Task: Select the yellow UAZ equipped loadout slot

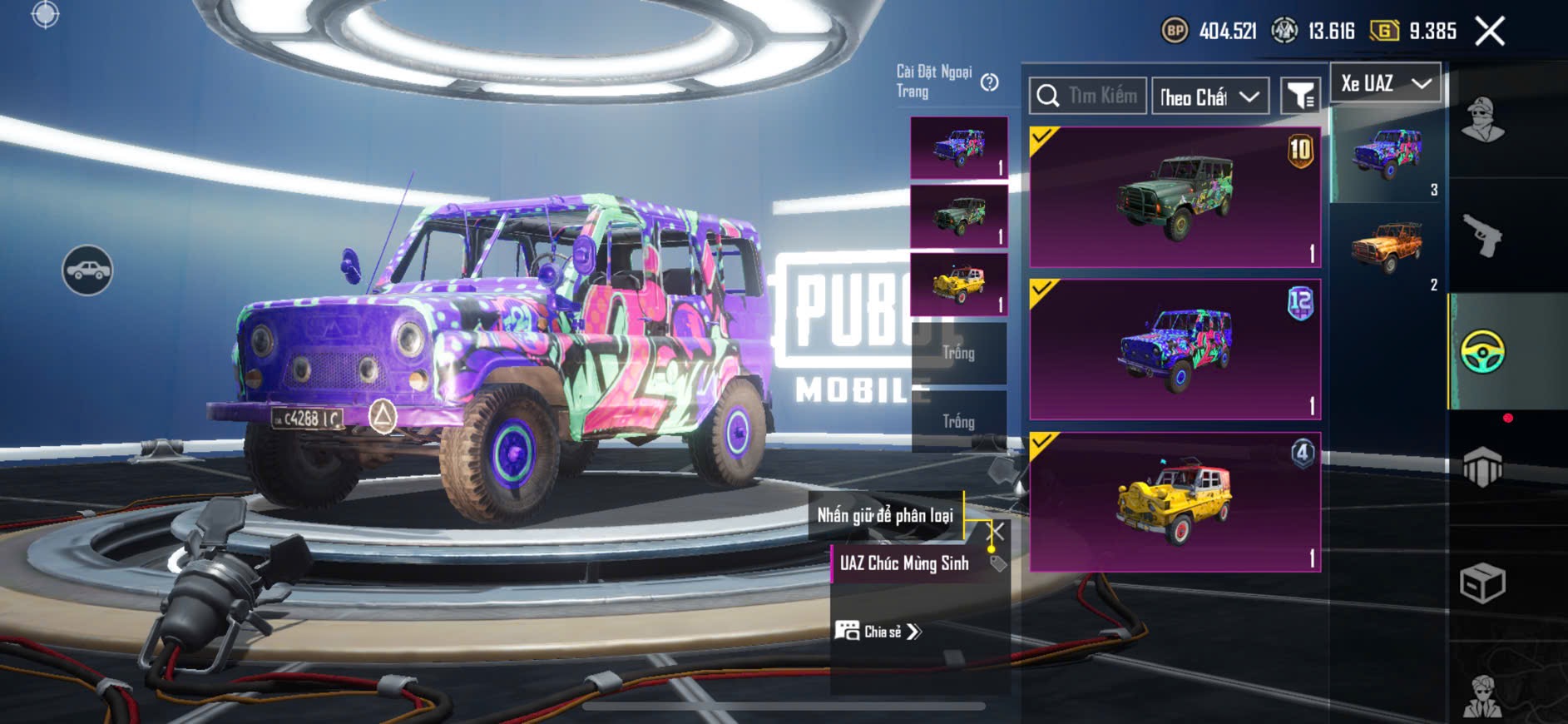Action: coord(959,285)
